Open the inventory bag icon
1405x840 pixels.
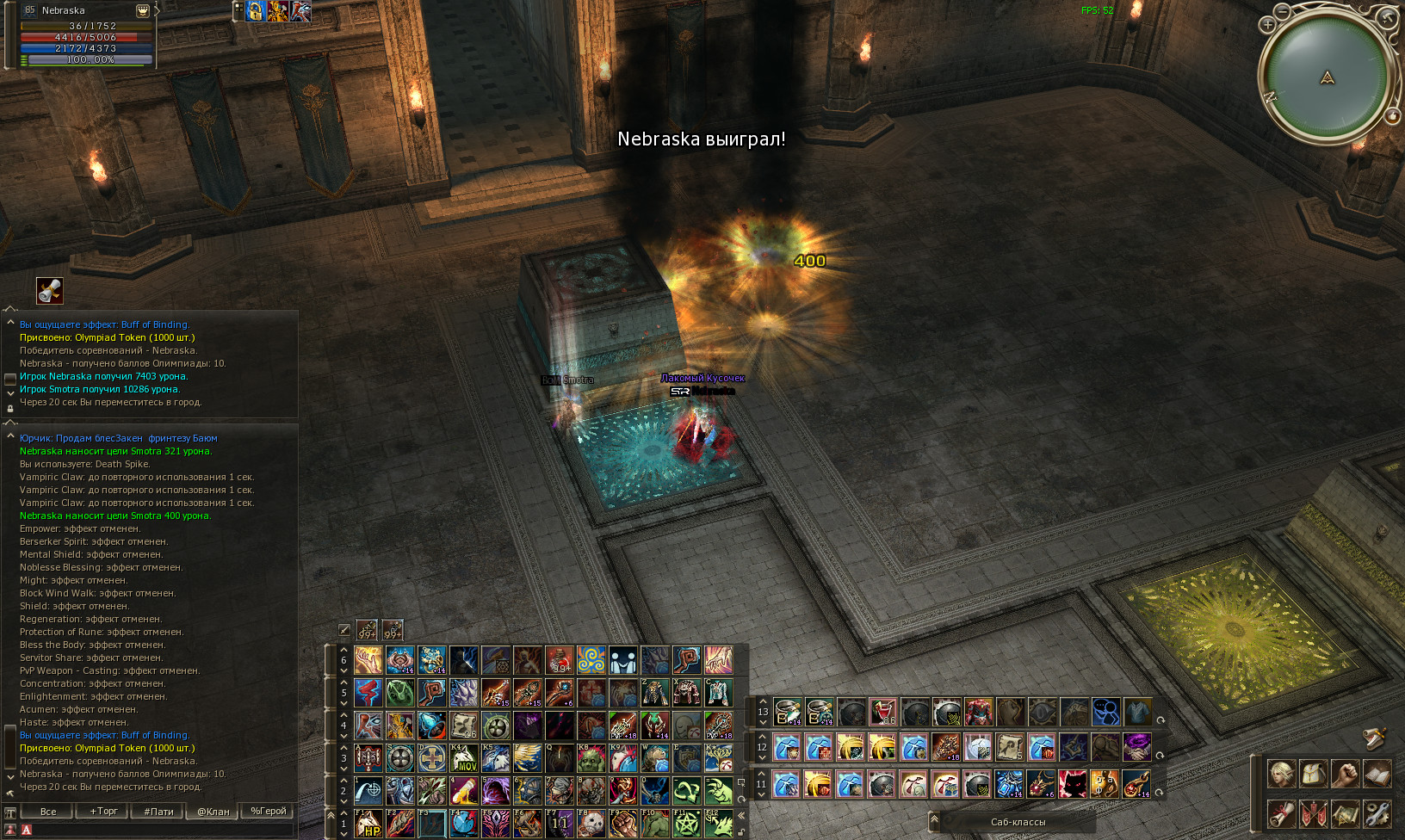click(x=1313, y=774)
